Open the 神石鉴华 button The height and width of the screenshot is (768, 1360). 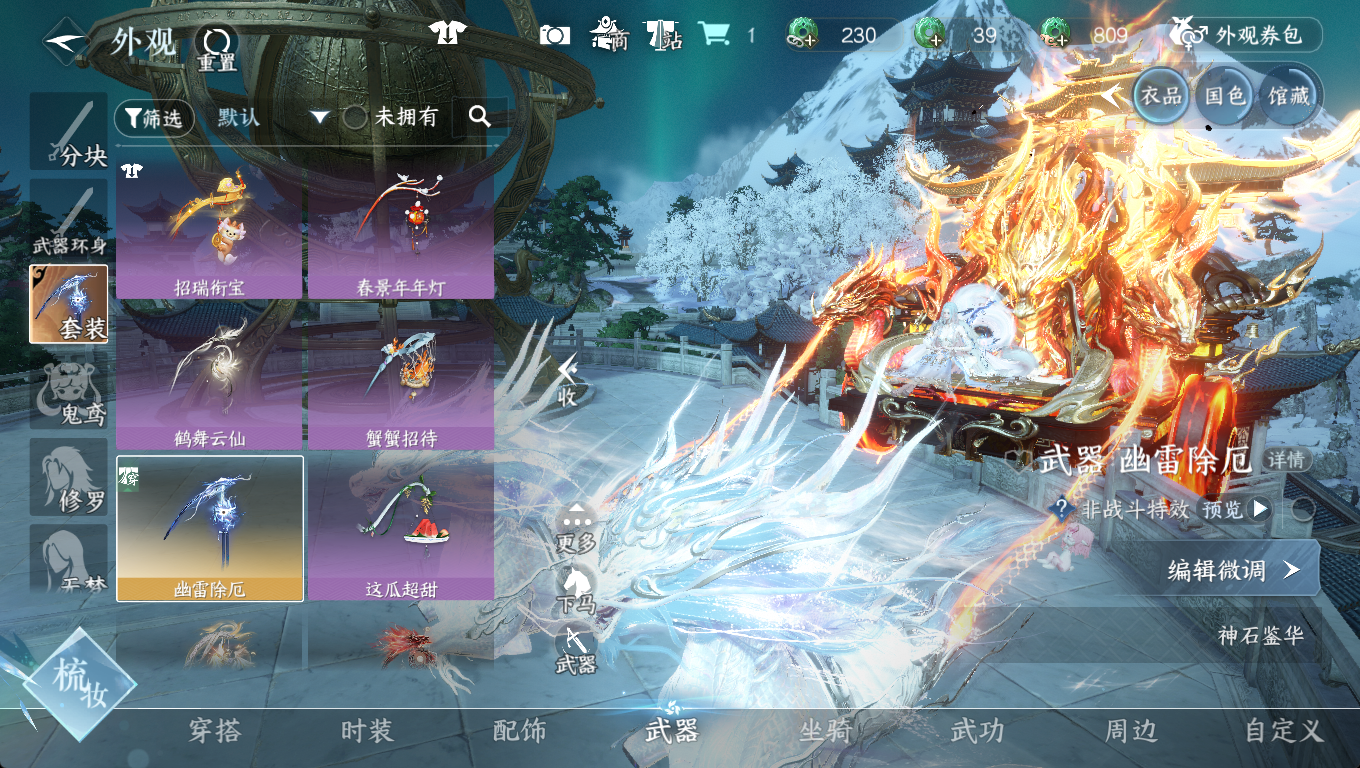coord(1260,635)
